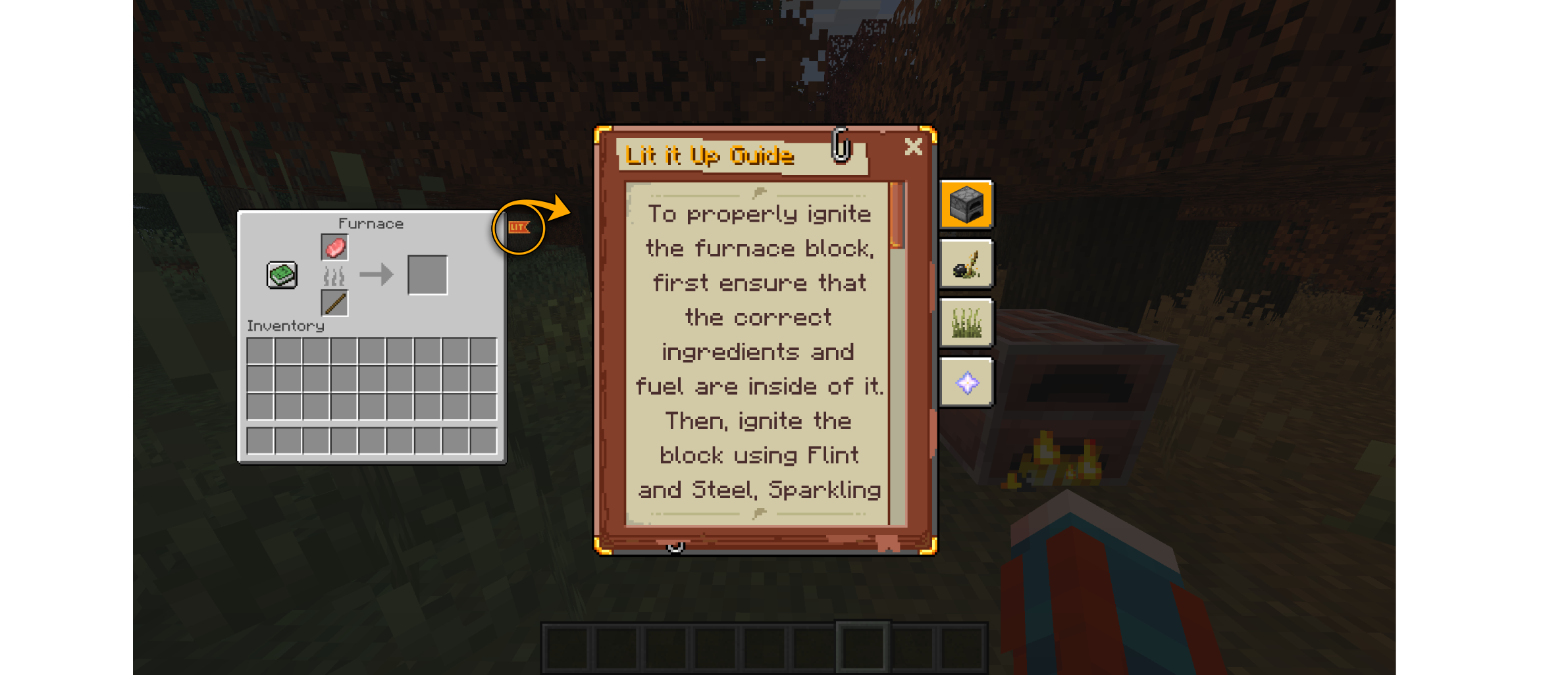Switch to the flint and steel tab
Screen dimensions: 1568x675
(x=966, y=264)
